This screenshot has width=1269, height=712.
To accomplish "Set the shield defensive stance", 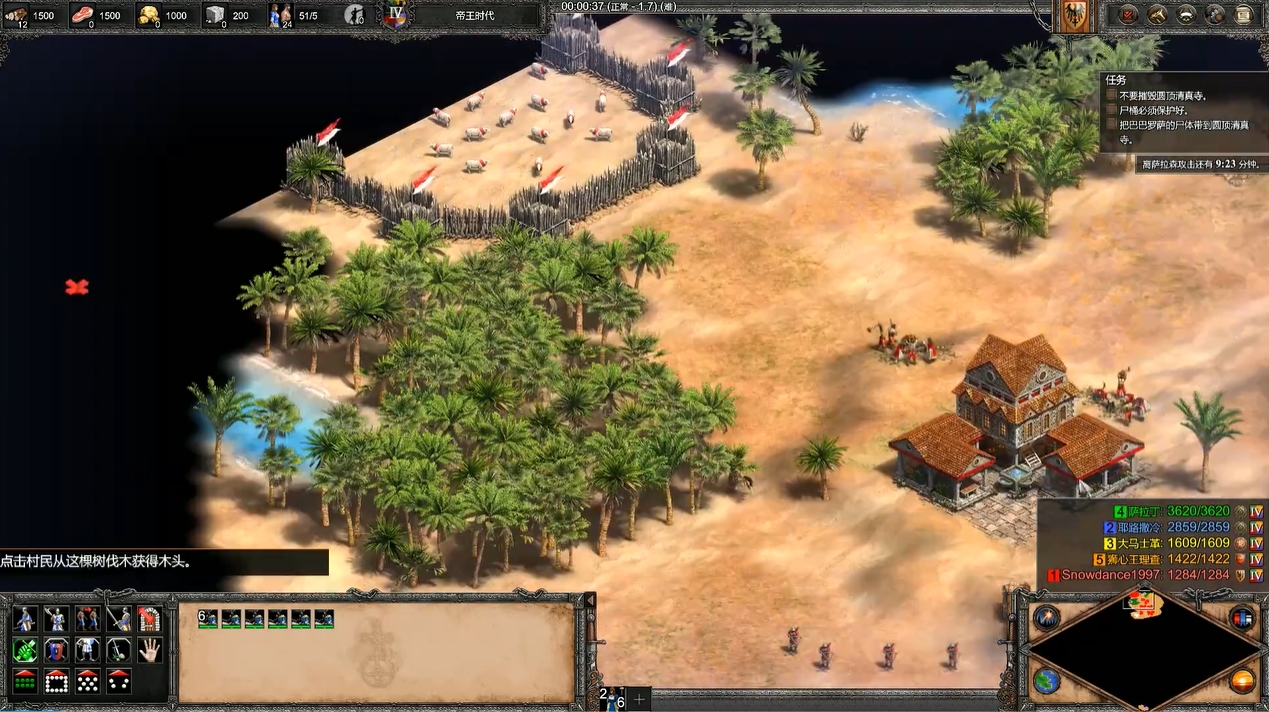I will [56, 650].
